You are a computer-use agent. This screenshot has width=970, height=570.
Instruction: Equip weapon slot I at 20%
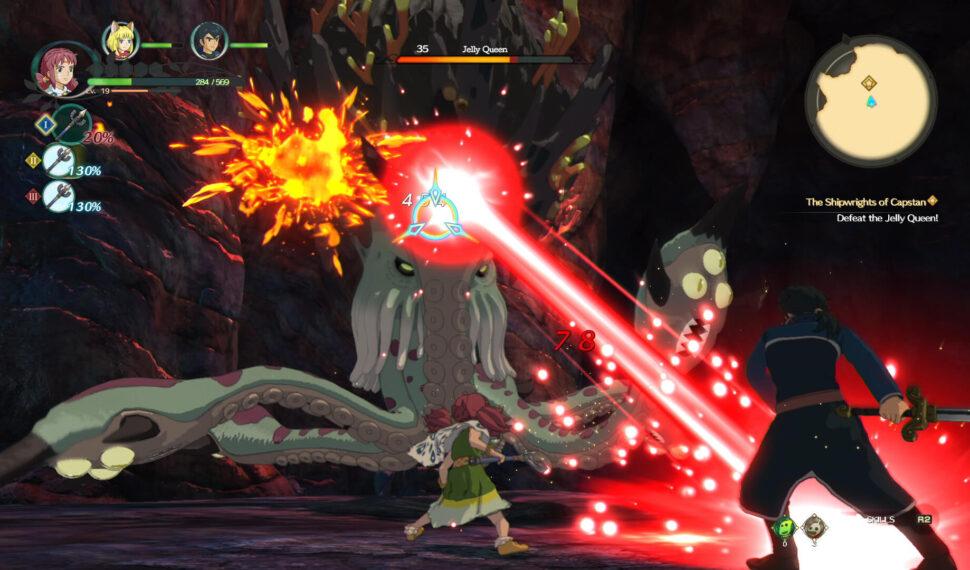tap(68, 124)
